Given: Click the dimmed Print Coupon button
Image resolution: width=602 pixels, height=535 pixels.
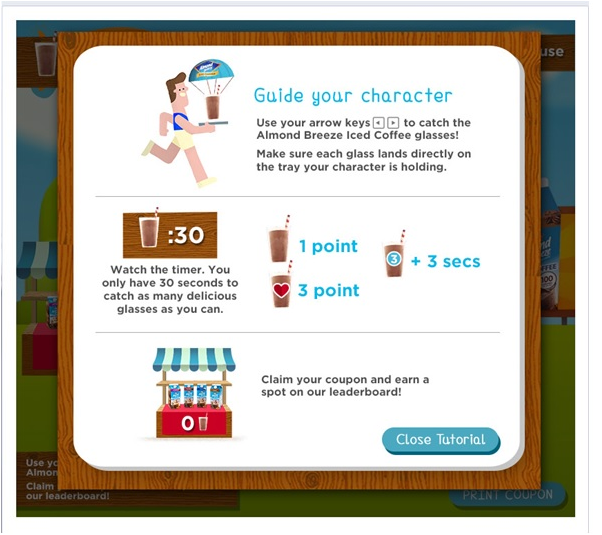Looking at the screenshot, I should pyautogui.click(x=507, y=495).
